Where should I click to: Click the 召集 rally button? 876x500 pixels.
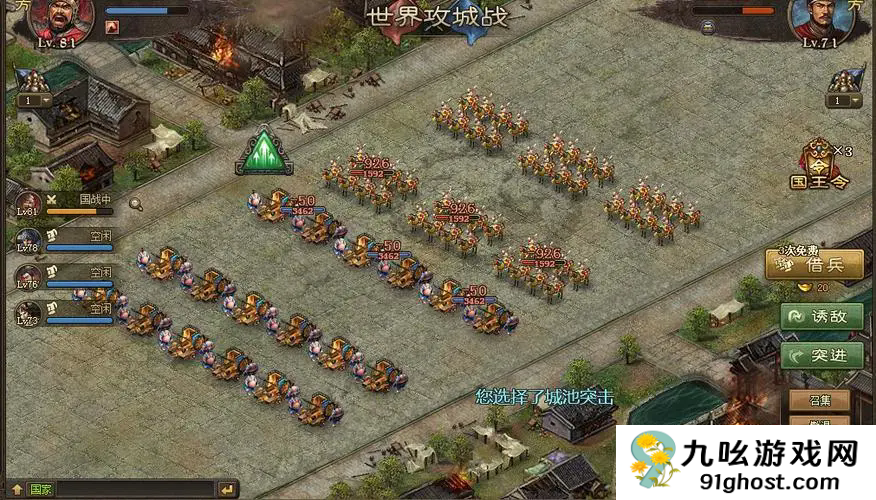[x=819, y=400]
